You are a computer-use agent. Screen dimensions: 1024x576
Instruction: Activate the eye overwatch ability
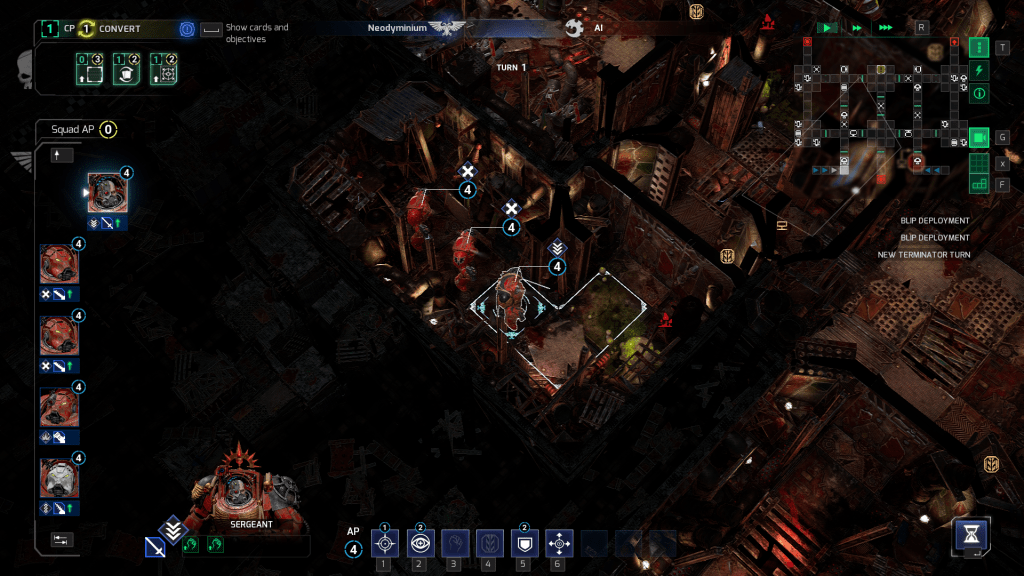[419, 543]
